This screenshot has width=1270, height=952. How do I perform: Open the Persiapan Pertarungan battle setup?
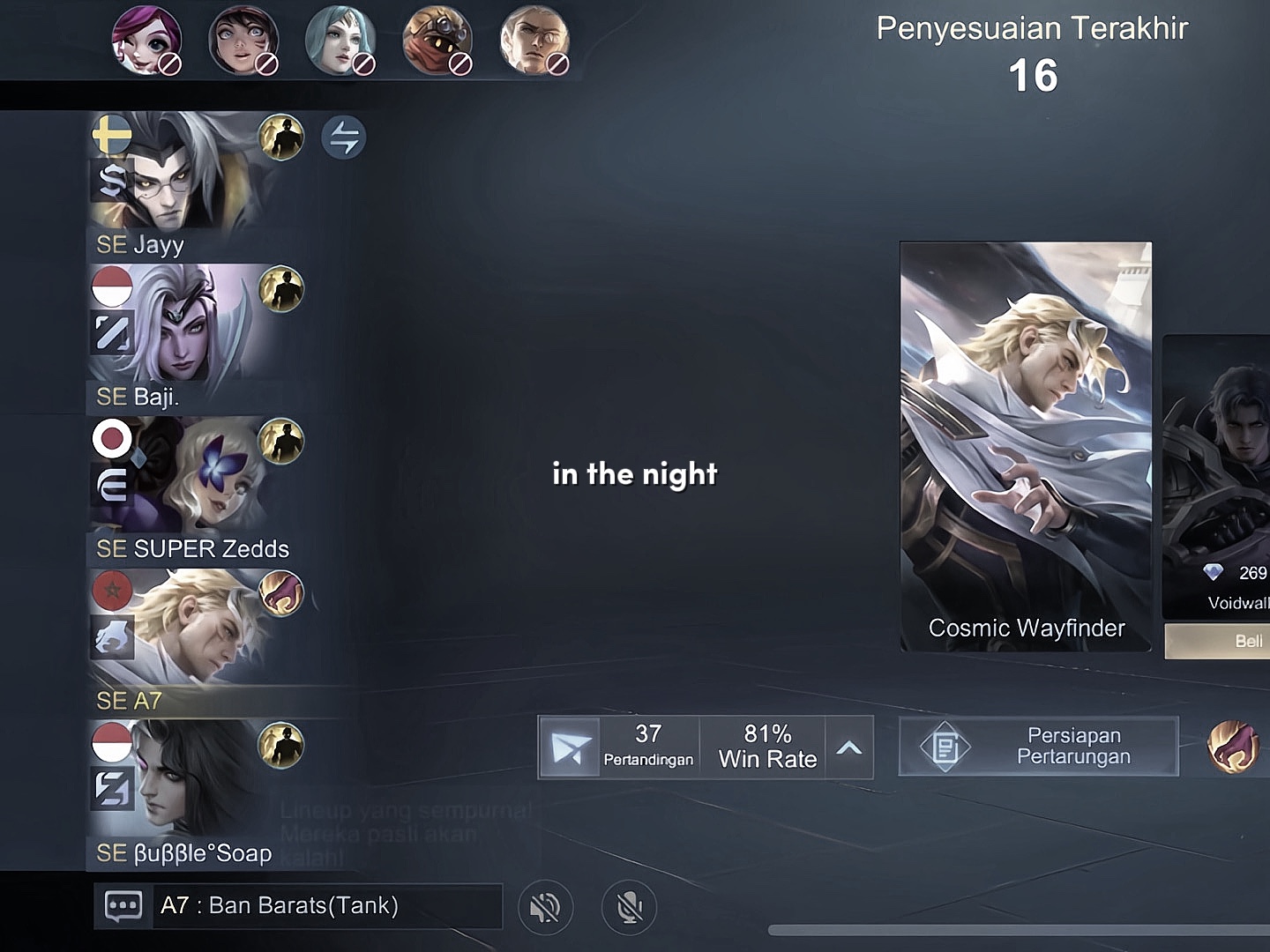click(x=1038, y=747)
